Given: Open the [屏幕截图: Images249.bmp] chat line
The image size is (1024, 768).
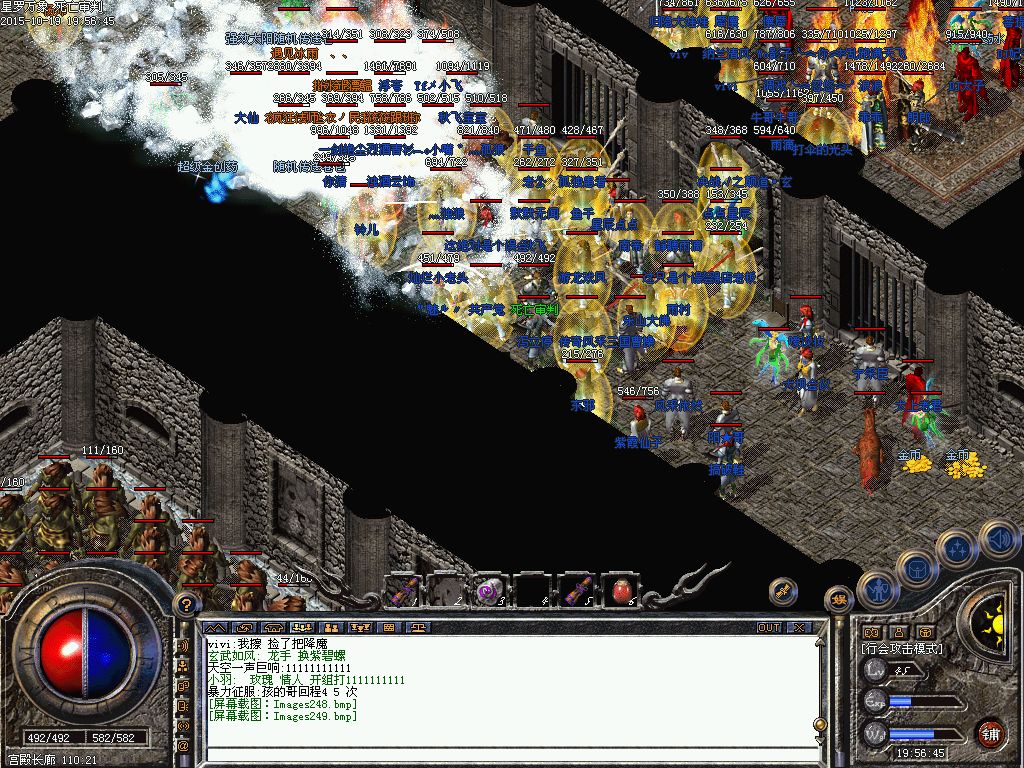Looking at the screenshot, I should click(282, 716).
